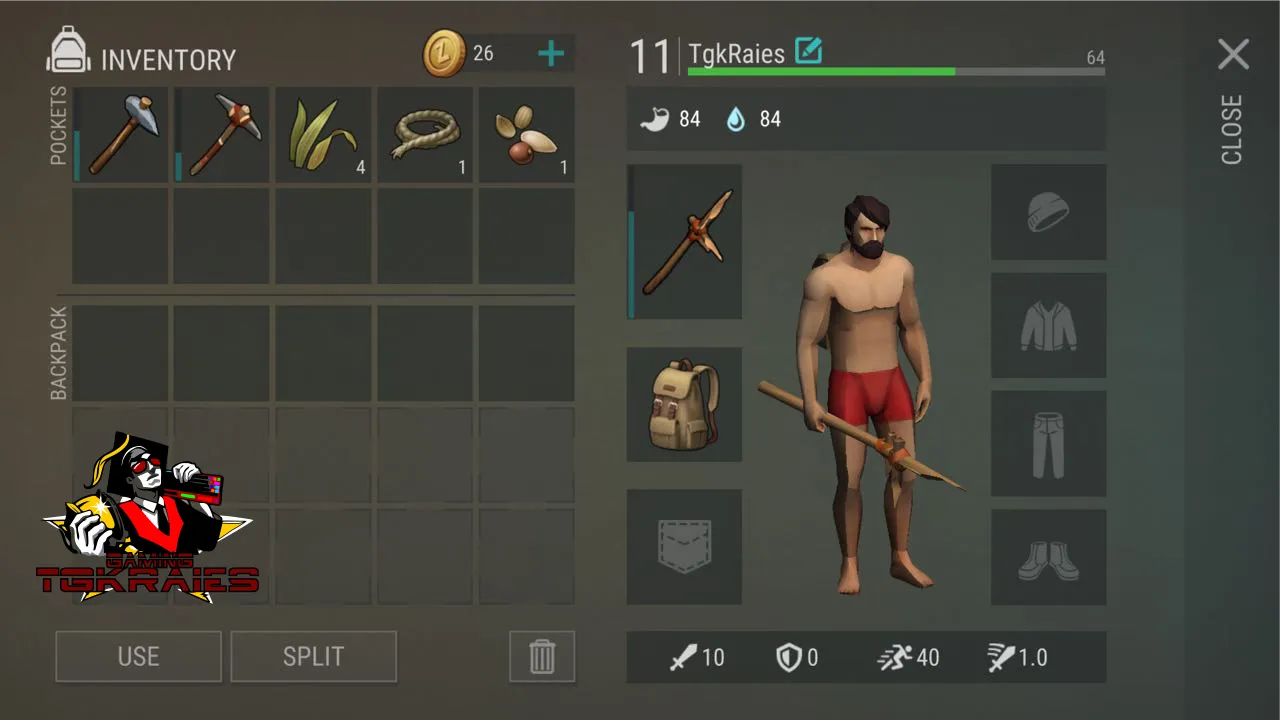Click the USE button
This screenshot has height=720, width=1280.
(x=138, y=656)
